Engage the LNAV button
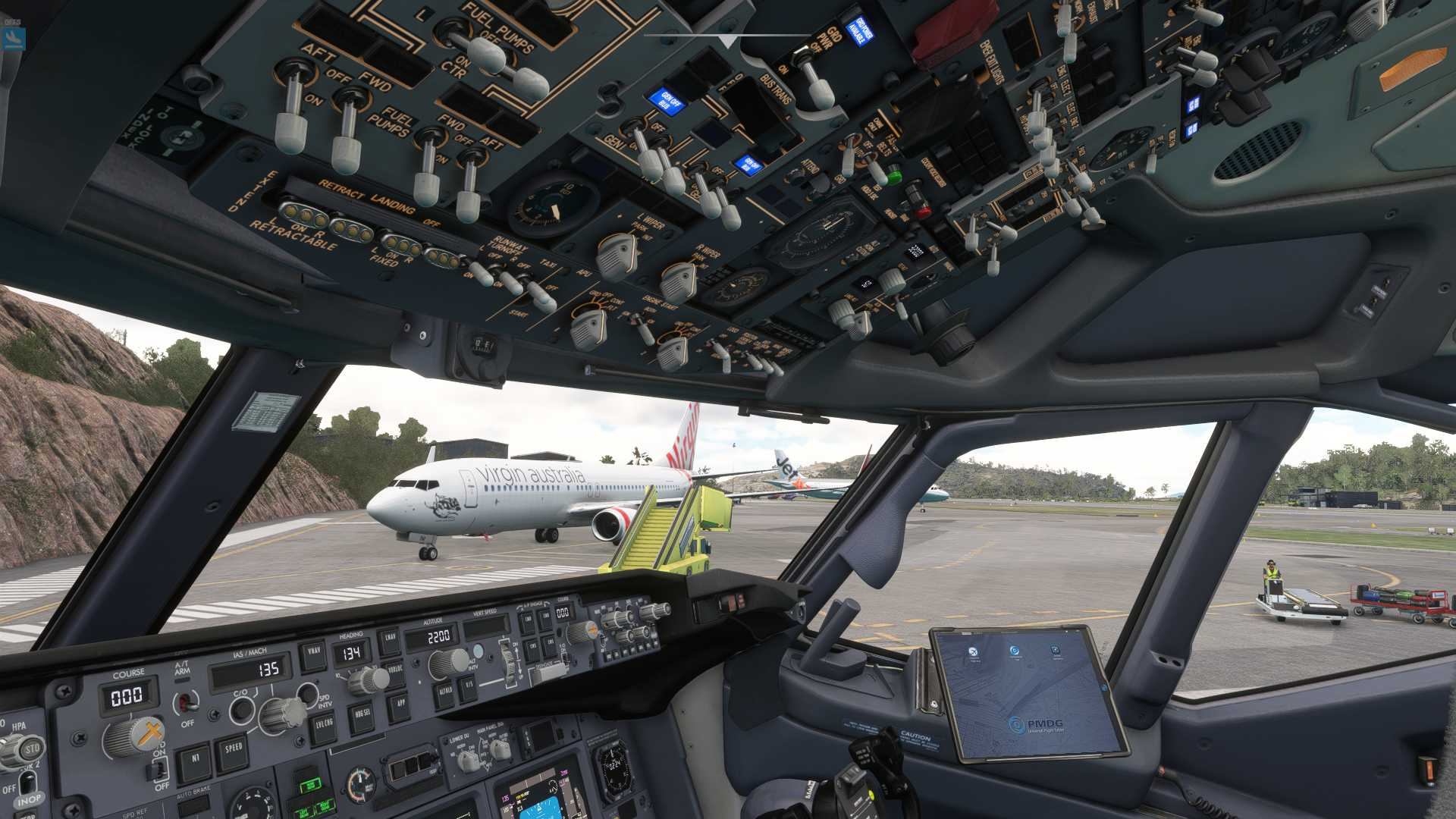This screenshot has width=1456, height=819. coord(390,639)
